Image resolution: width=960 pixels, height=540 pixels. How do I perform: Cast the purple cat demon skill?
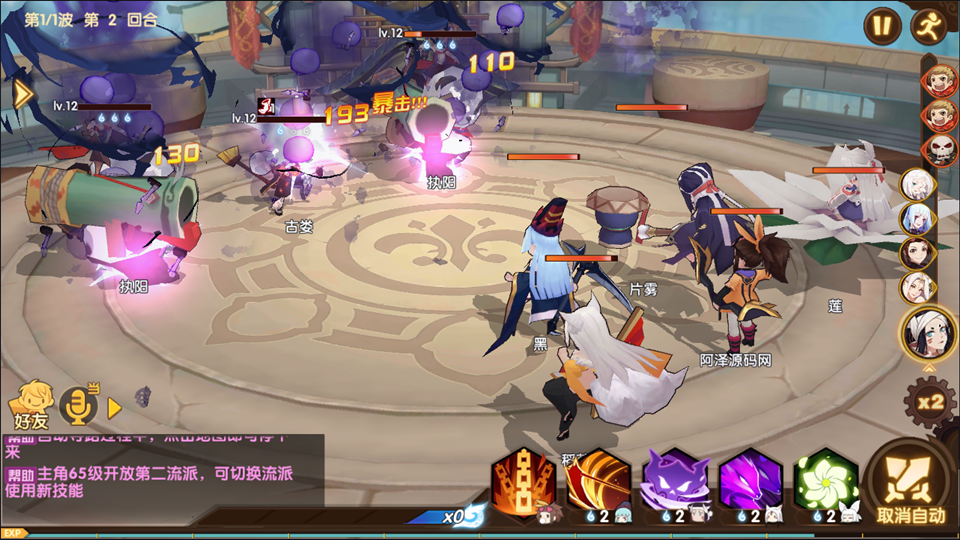(675, 481)
